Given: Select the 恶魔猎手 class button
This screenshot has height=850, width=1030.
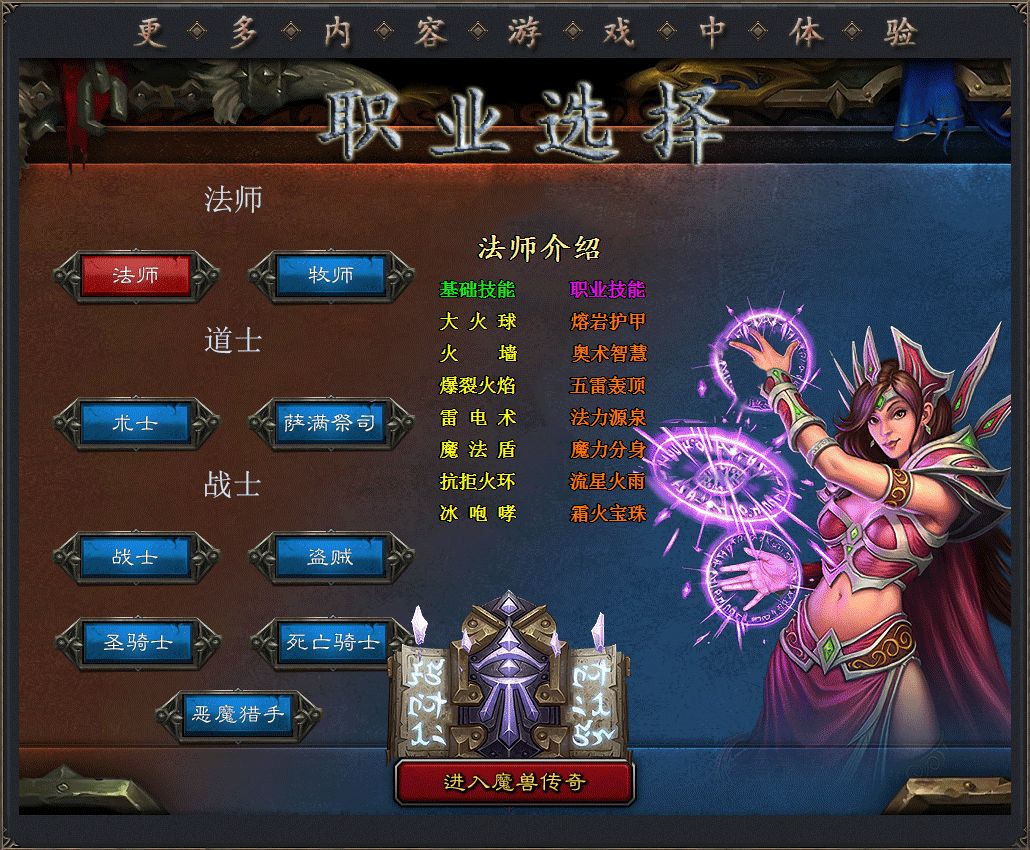Looking at the screenshot, I should pos(238,715).
